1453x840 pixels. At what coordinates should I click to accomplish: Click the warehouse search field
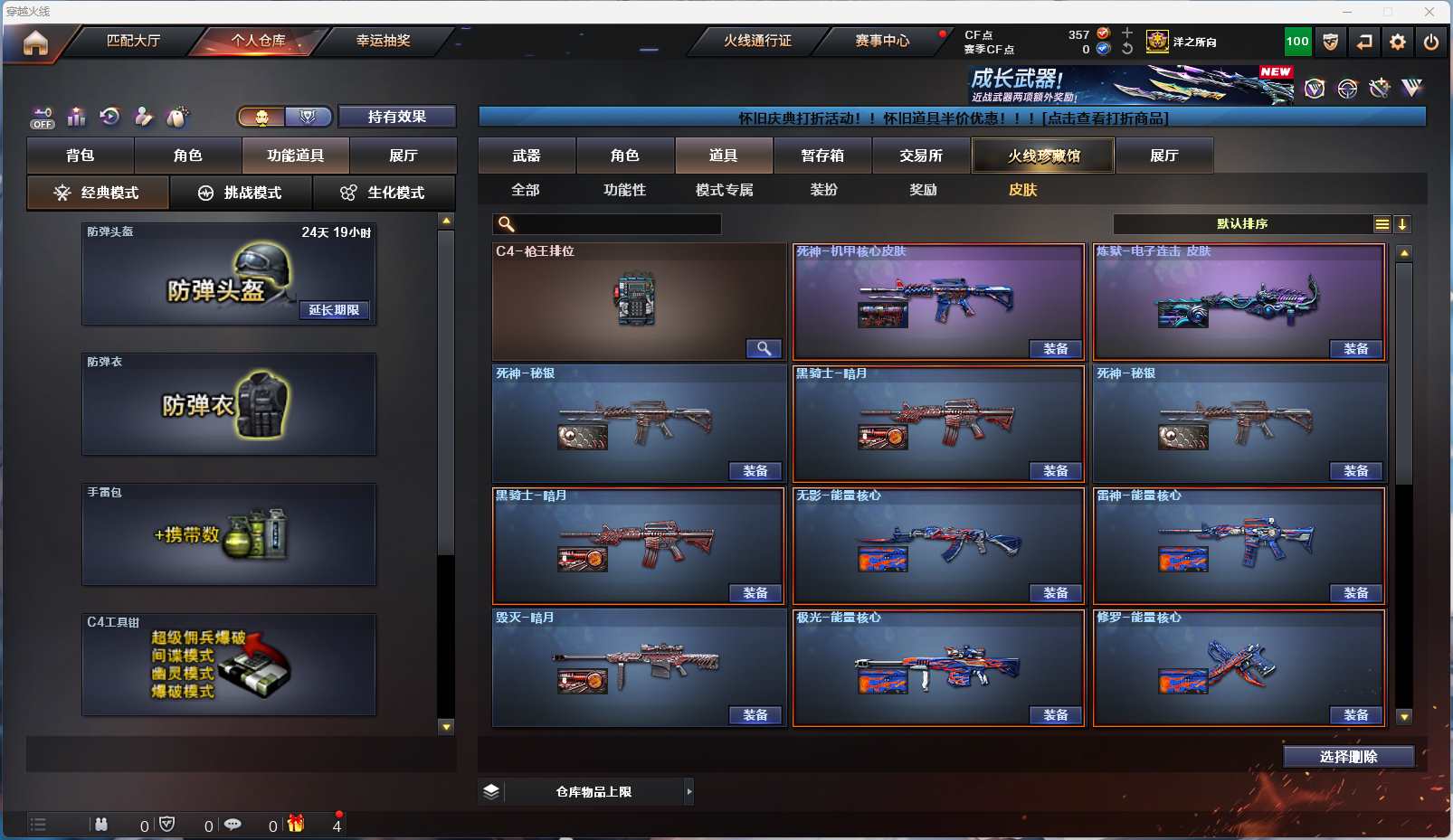pos(615,224)
